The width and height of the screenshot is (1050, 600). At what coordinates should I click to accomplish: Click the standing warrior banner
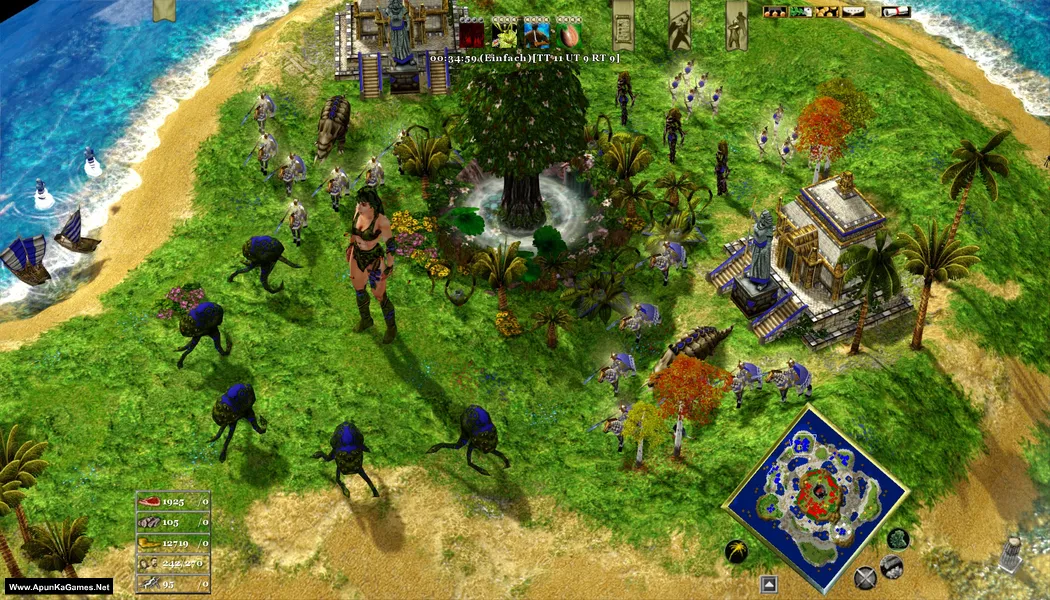[x=736, y=22]
